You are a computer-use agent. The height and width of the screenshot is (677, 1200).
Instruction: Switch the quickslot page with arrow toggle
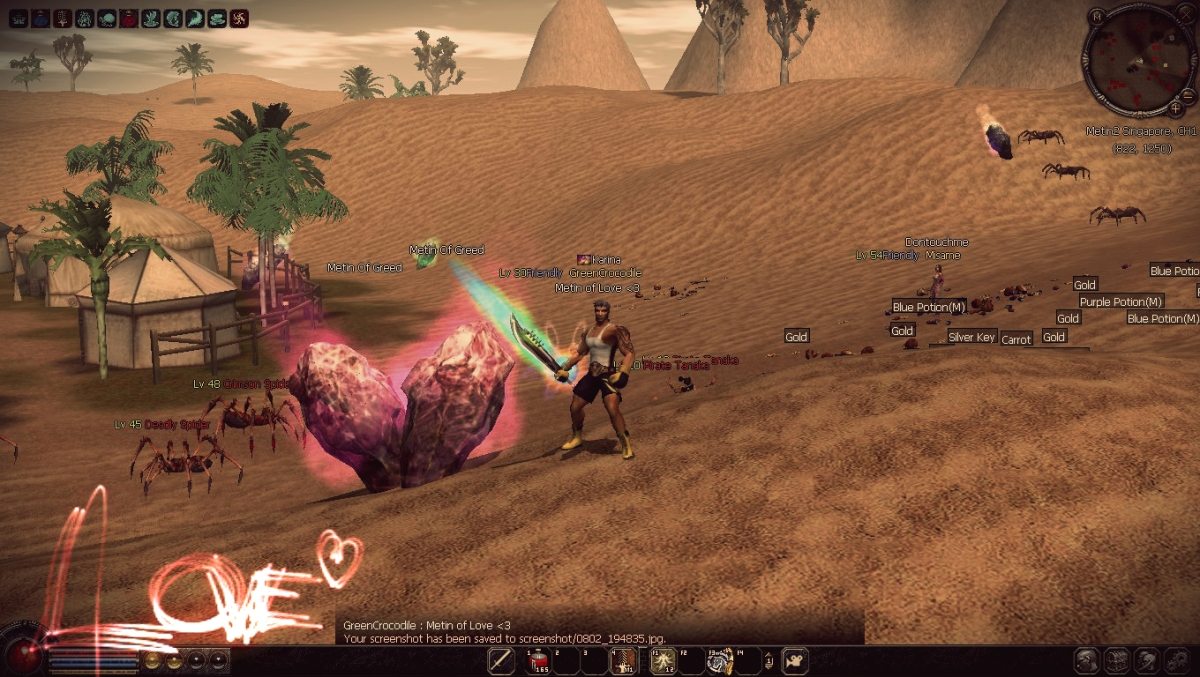click(x=768, y=661)
